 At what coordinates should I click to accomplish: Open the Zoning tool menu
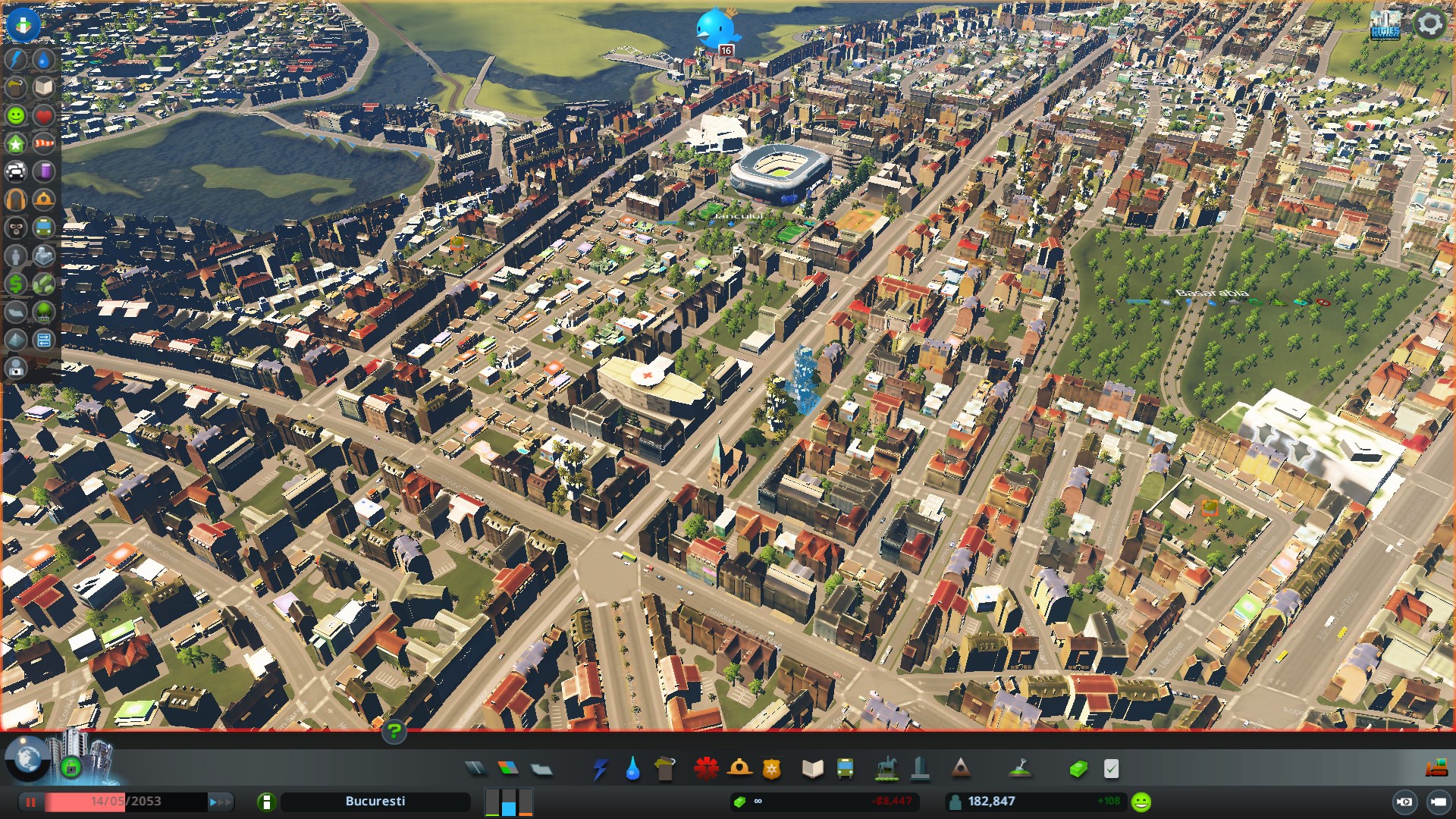pos(508,769)
